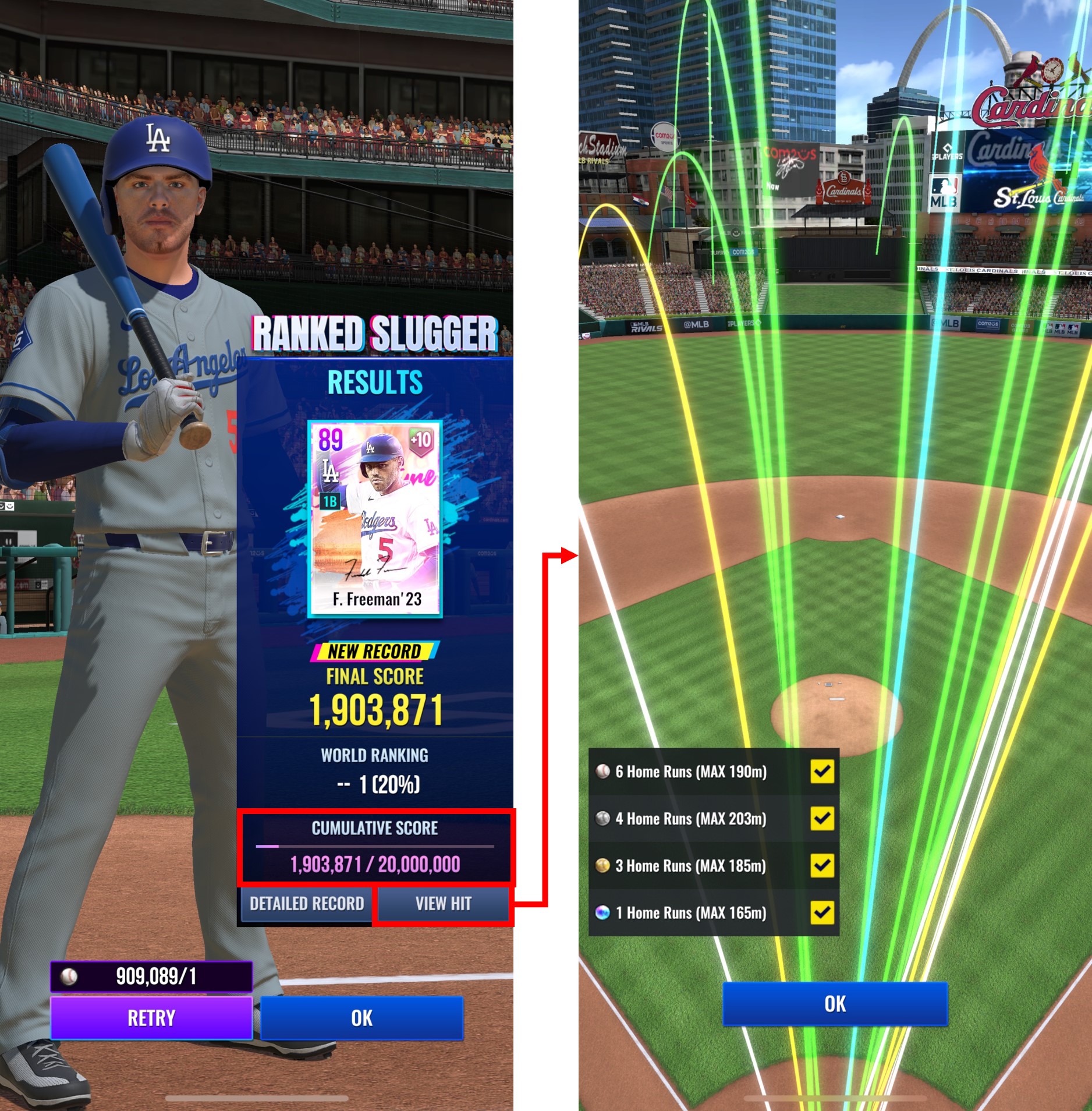
Task: Toggle the 4 Home Runs (MAX 203m) checkbox
Action: coord(822,819)
